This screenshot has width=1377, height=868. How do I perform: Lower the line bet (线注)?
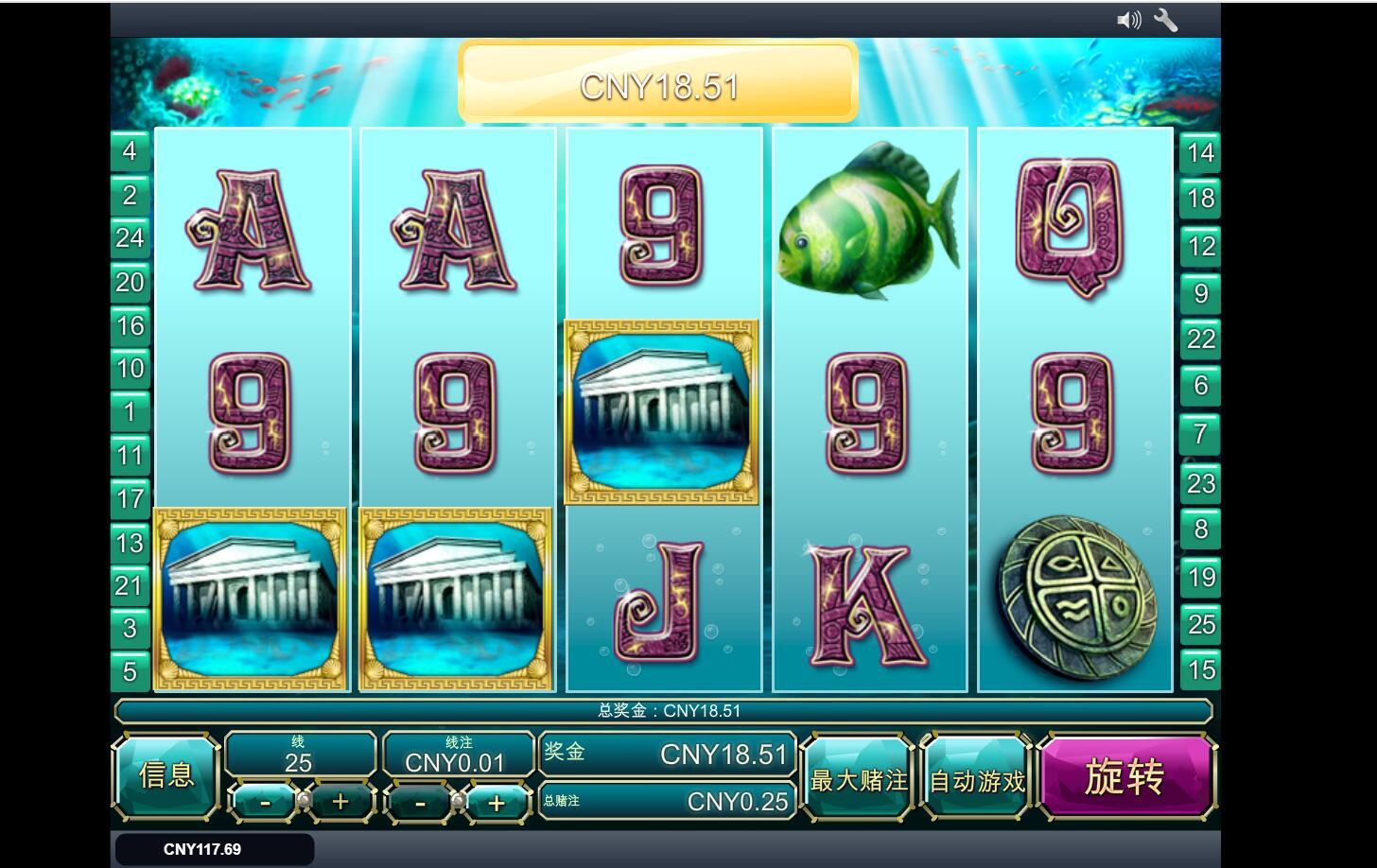(x=420, y=804)
